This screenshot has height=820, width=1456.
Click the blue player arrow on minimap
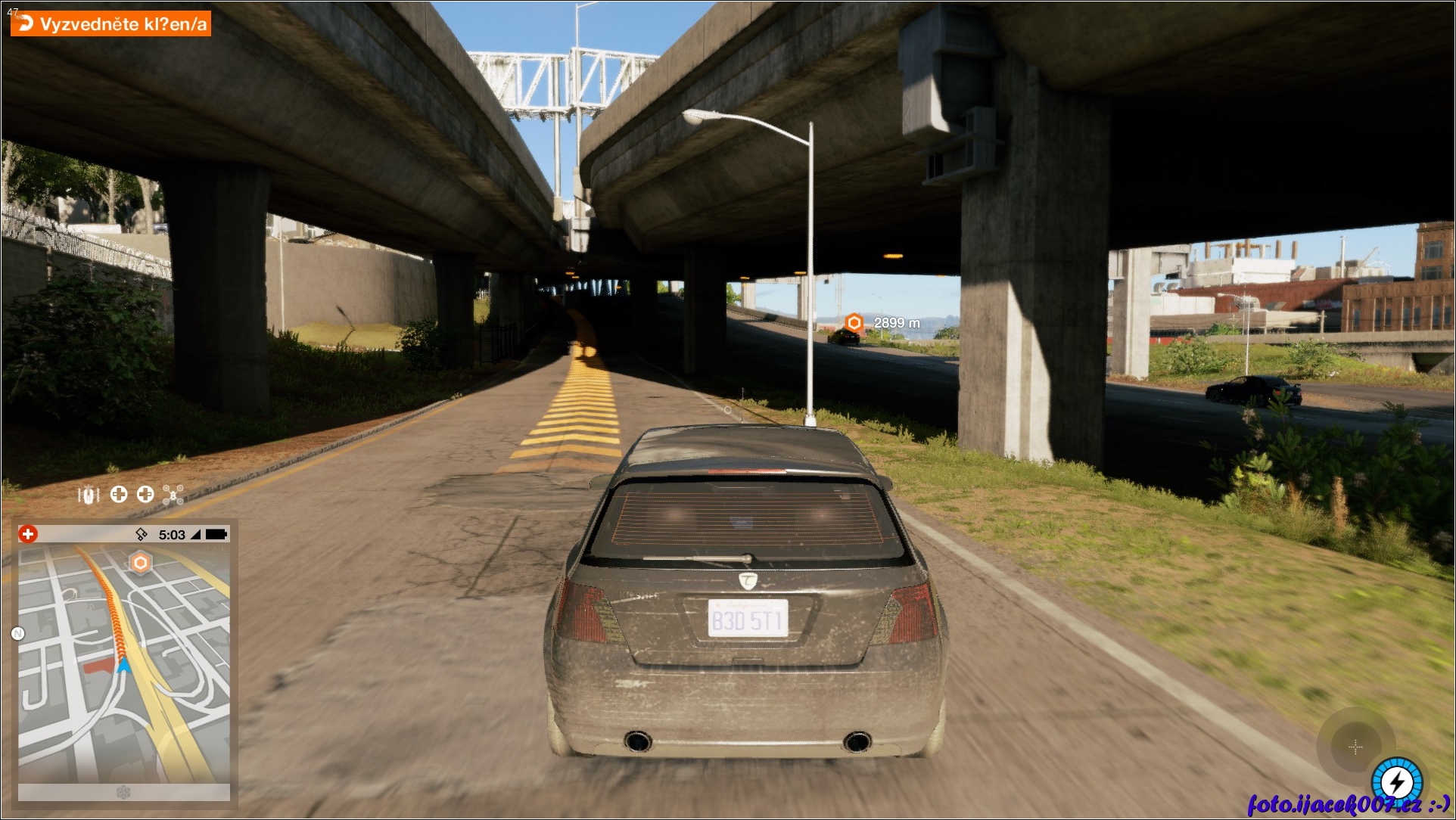pyautogui.click(x=124, y=666)
